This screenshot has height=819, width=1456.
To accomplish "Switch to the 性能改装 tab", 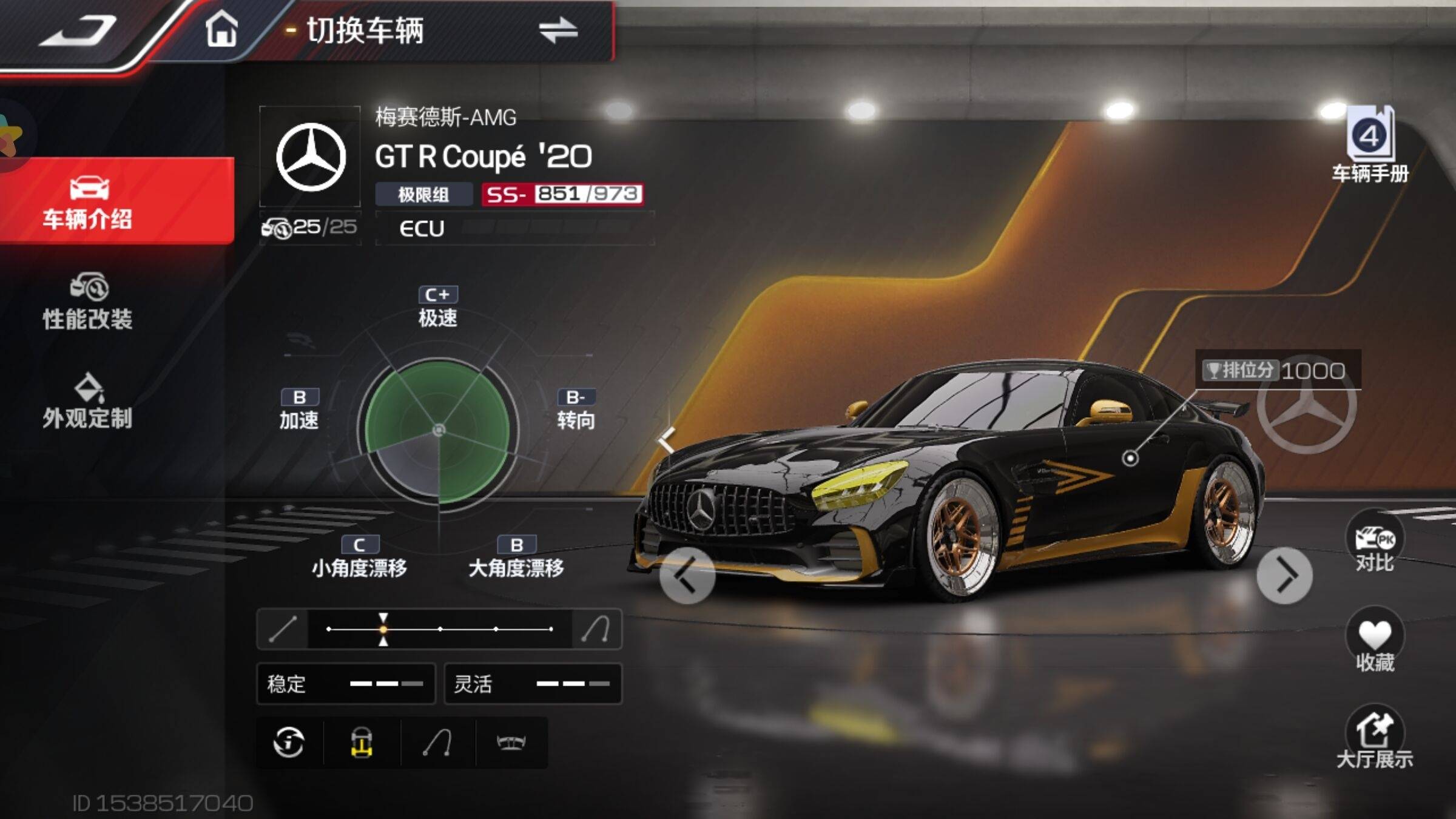I will (88, 302).
